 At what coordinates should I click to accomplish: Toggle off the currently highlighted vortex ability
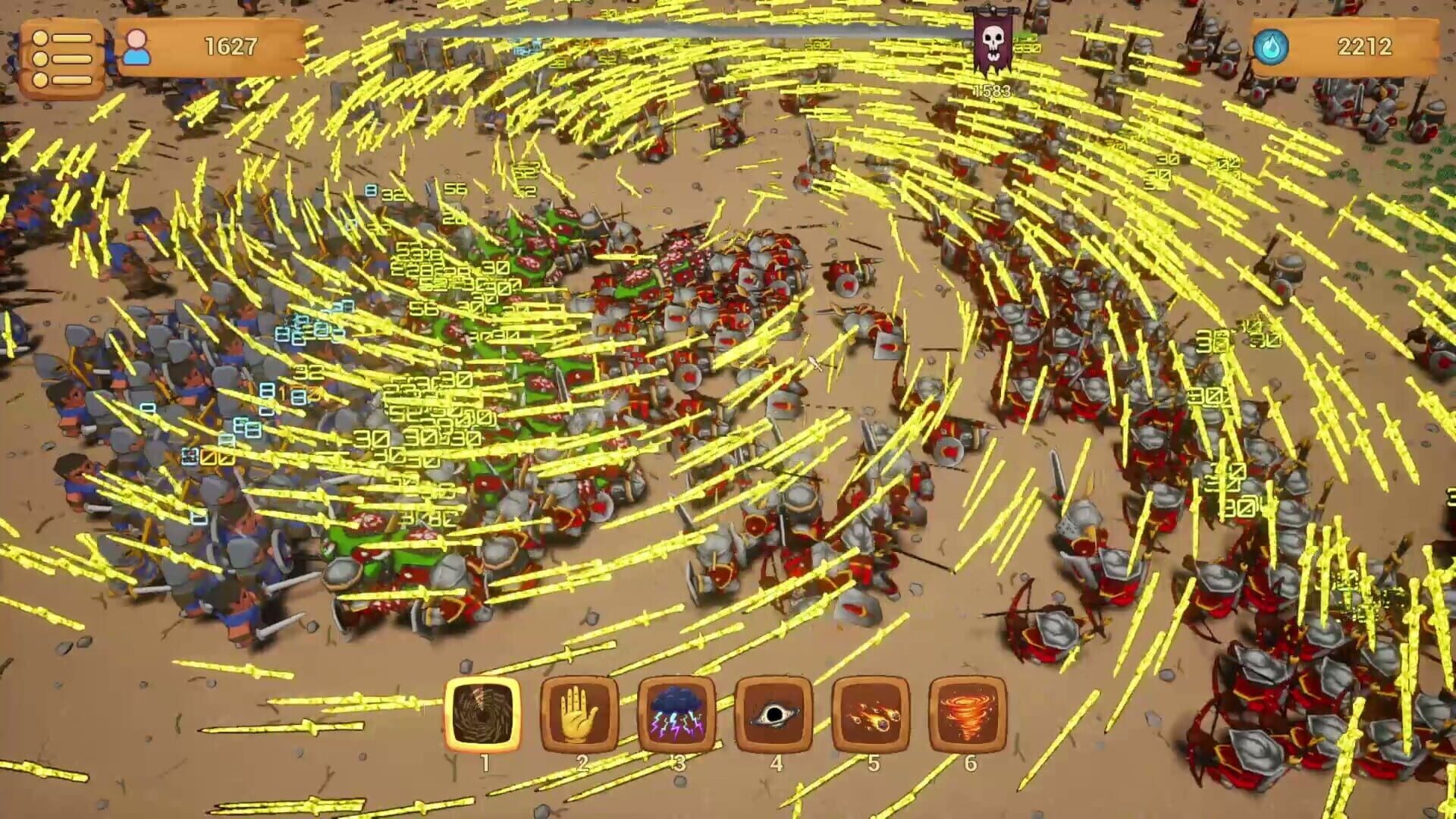point(484,712)
